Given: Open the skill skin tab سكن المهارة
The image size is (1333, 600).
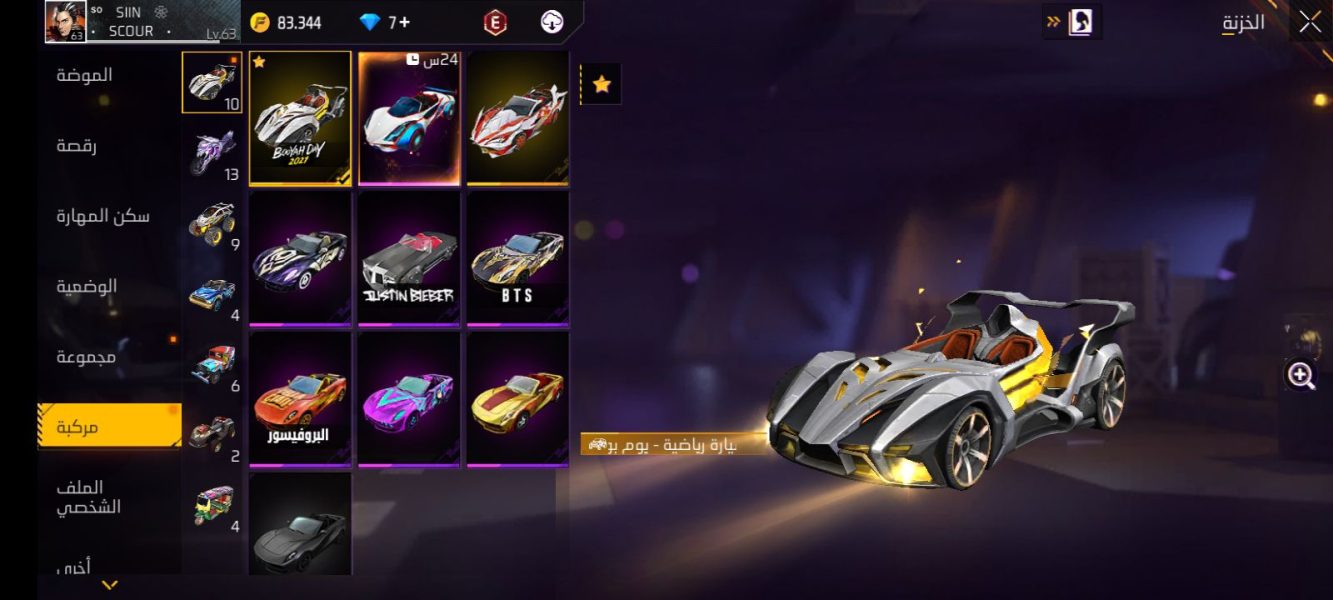Looking at the screenshot, I should click(103, 216).
